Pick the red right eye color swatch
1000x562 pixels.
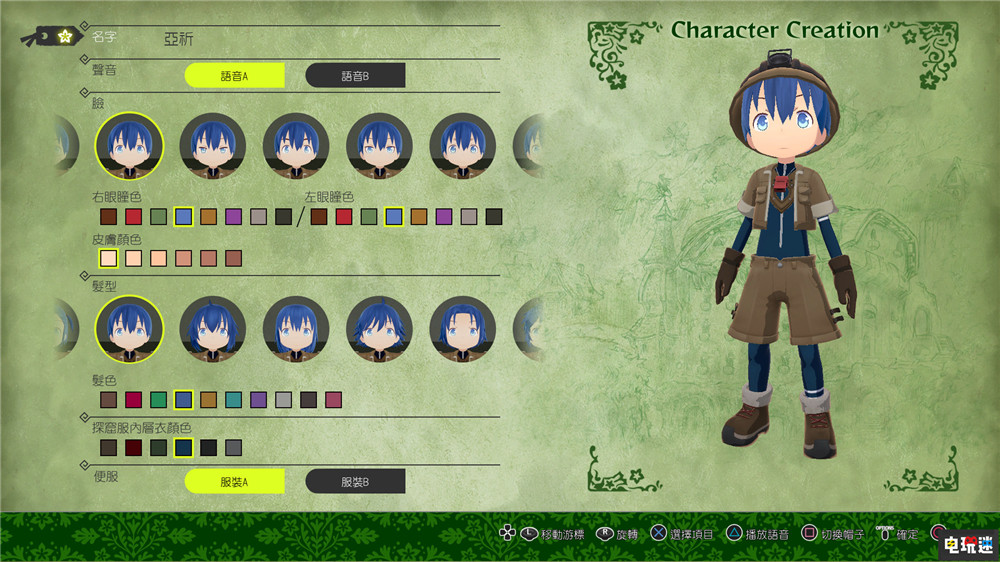[133, 216]
